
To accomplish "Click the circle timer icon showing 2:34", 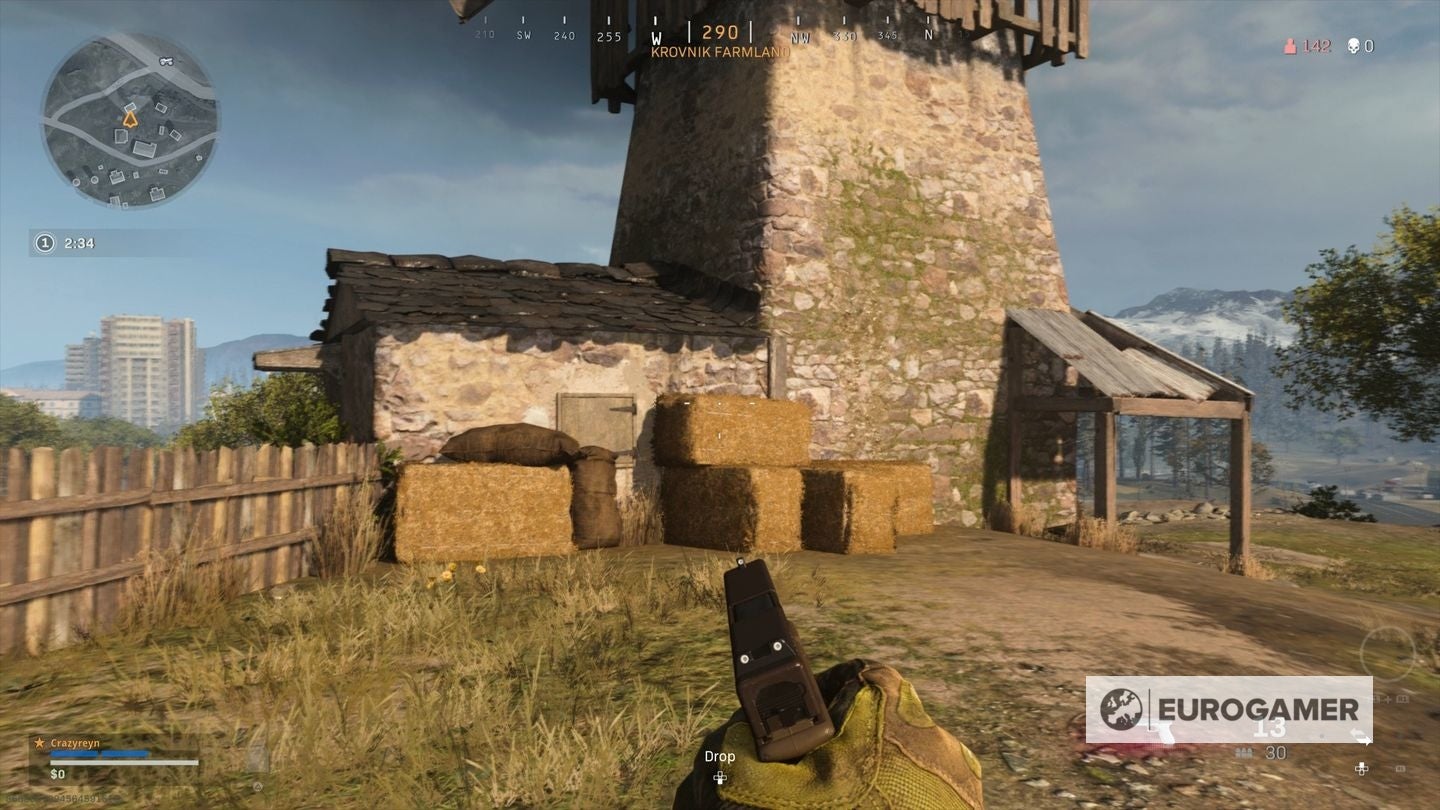I will click(x=44, y=242).
